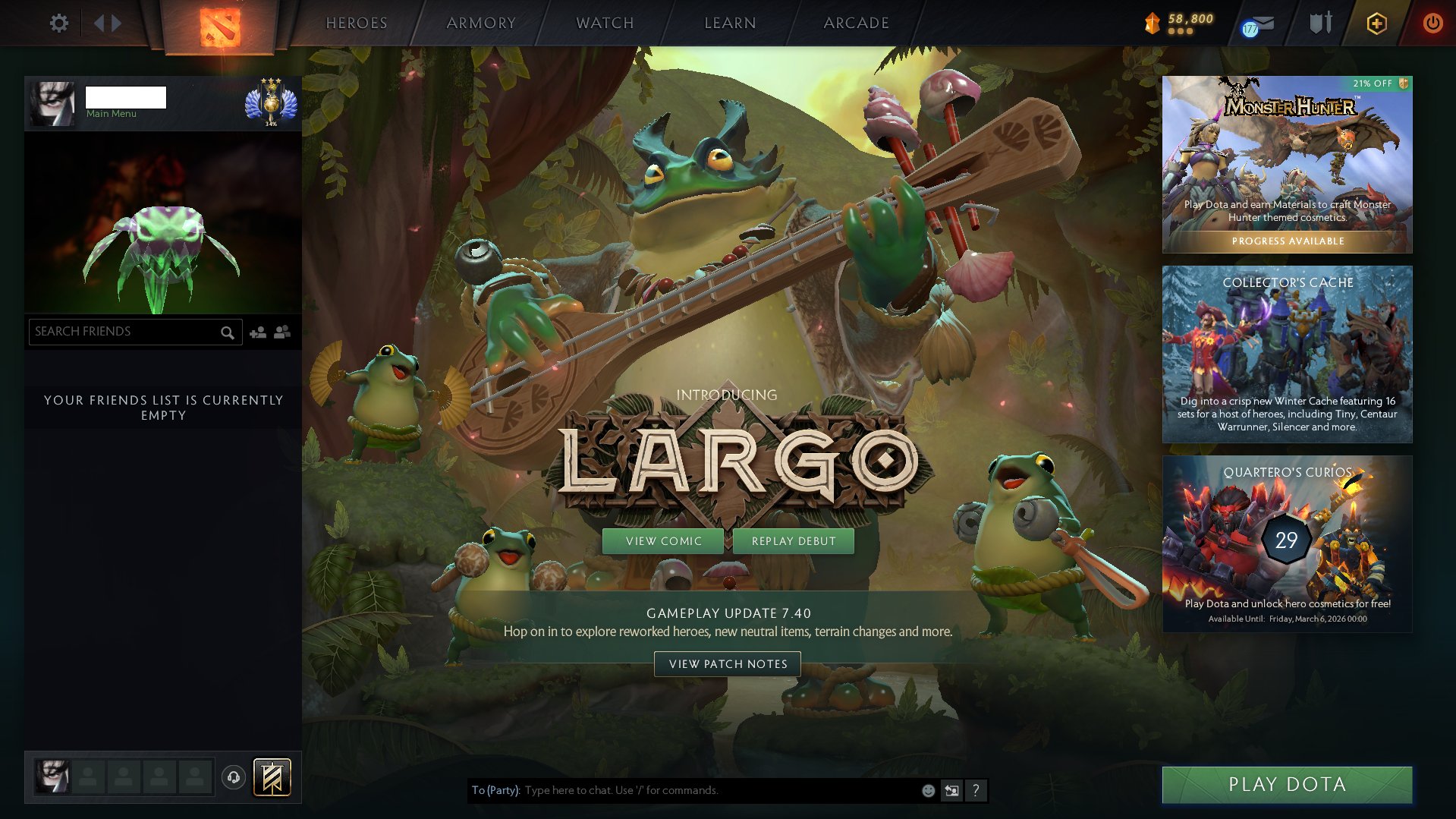Open the HEROES tab
1456x819 pixels.
(x=357, y=23)
